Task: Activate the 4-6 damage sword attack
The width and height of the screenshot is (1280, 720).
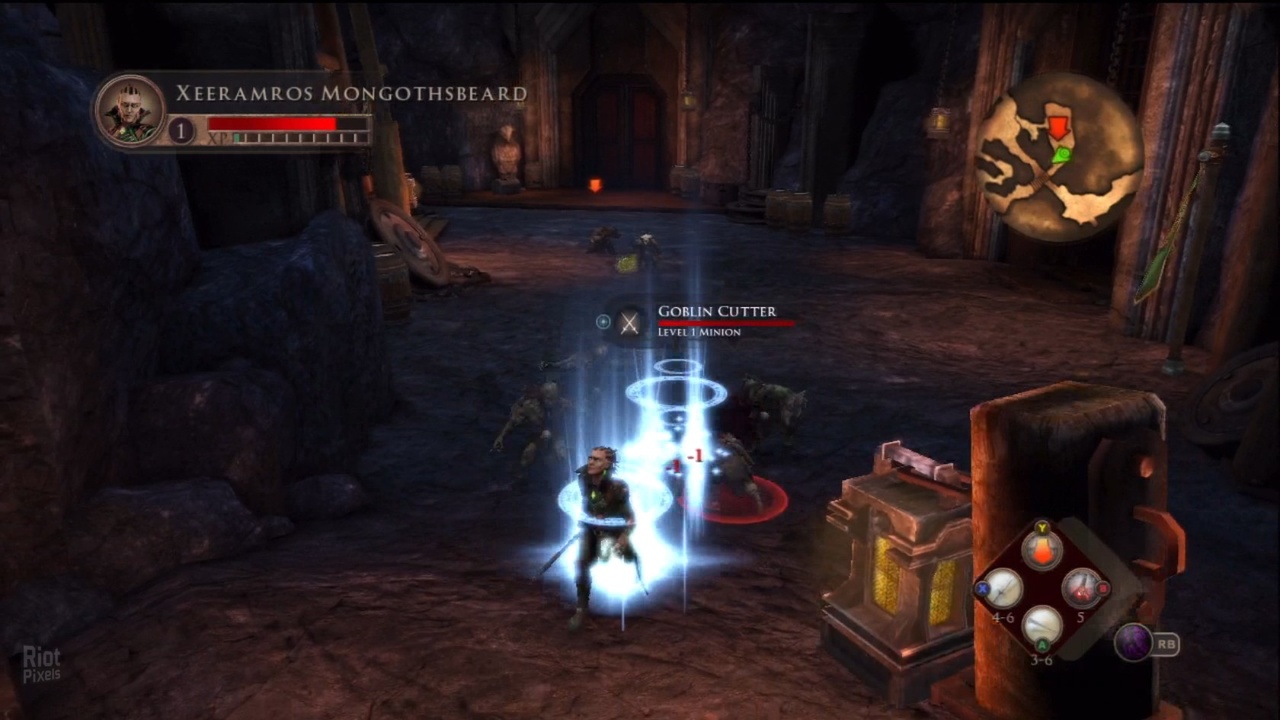Action: click(1003, 589)
